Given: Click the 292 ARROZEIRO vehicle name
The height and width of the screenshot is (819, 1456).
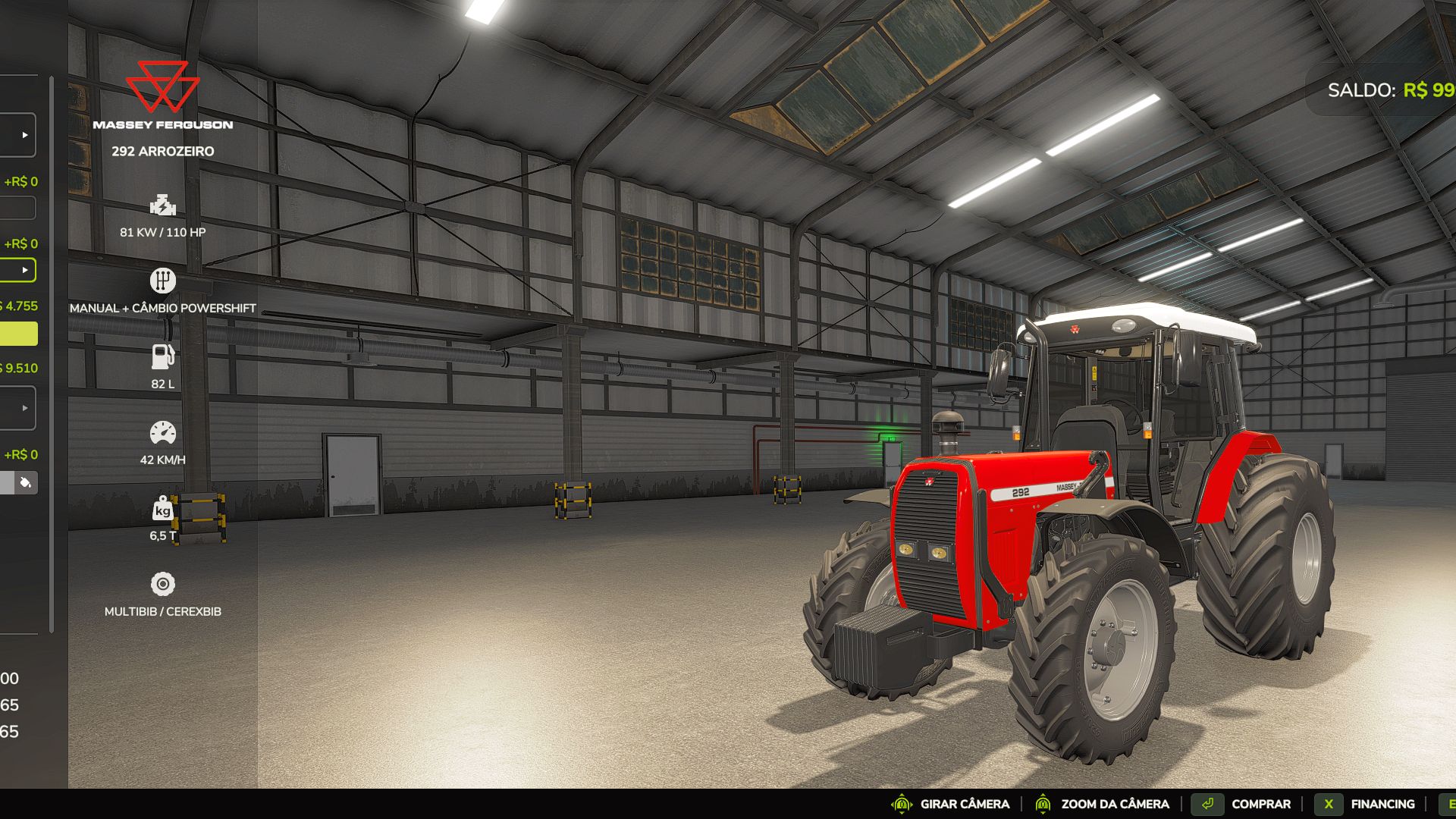Looking at the screenshot, I should (162, 151).
